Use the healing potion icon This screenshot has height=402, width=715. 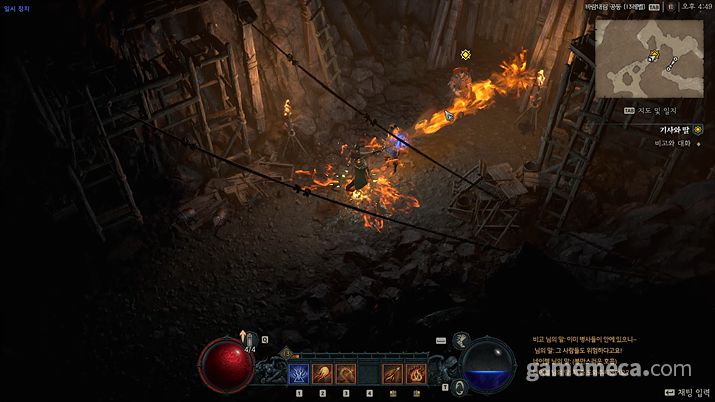(x=251, y=341)
